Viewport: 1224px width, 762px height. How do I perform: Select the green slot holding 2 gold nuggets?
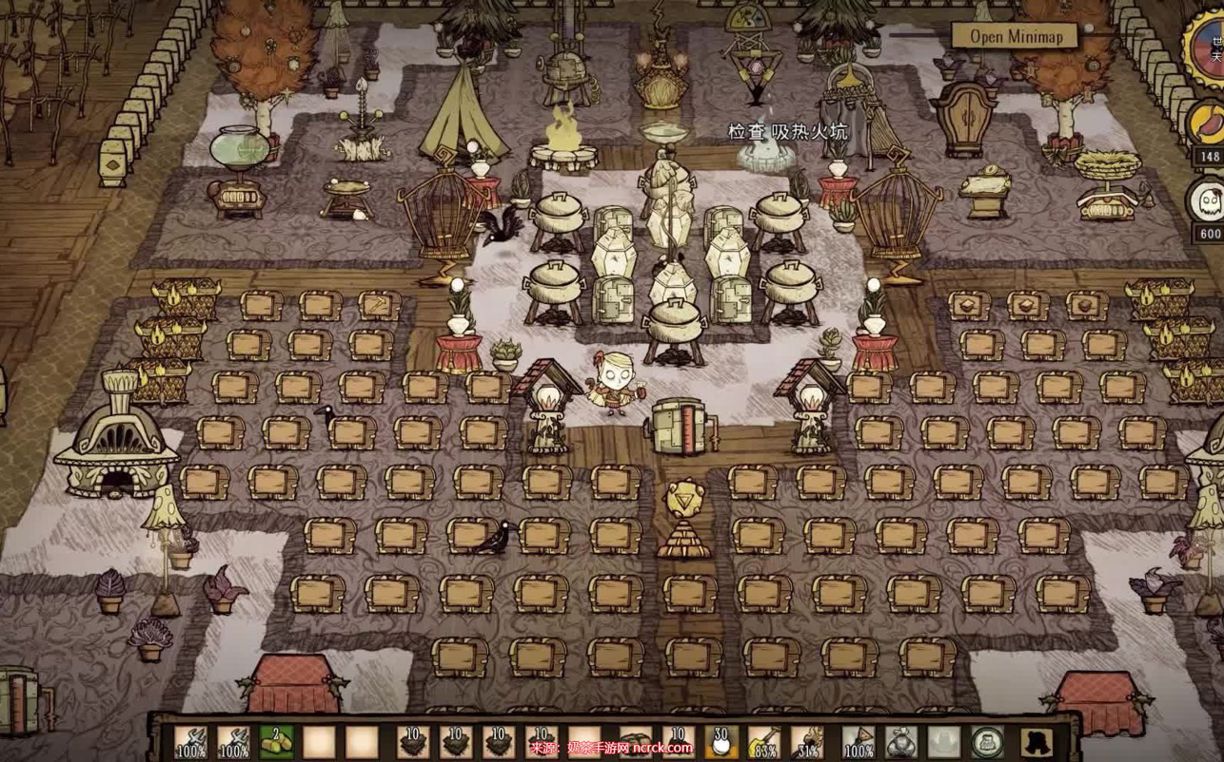277,742
